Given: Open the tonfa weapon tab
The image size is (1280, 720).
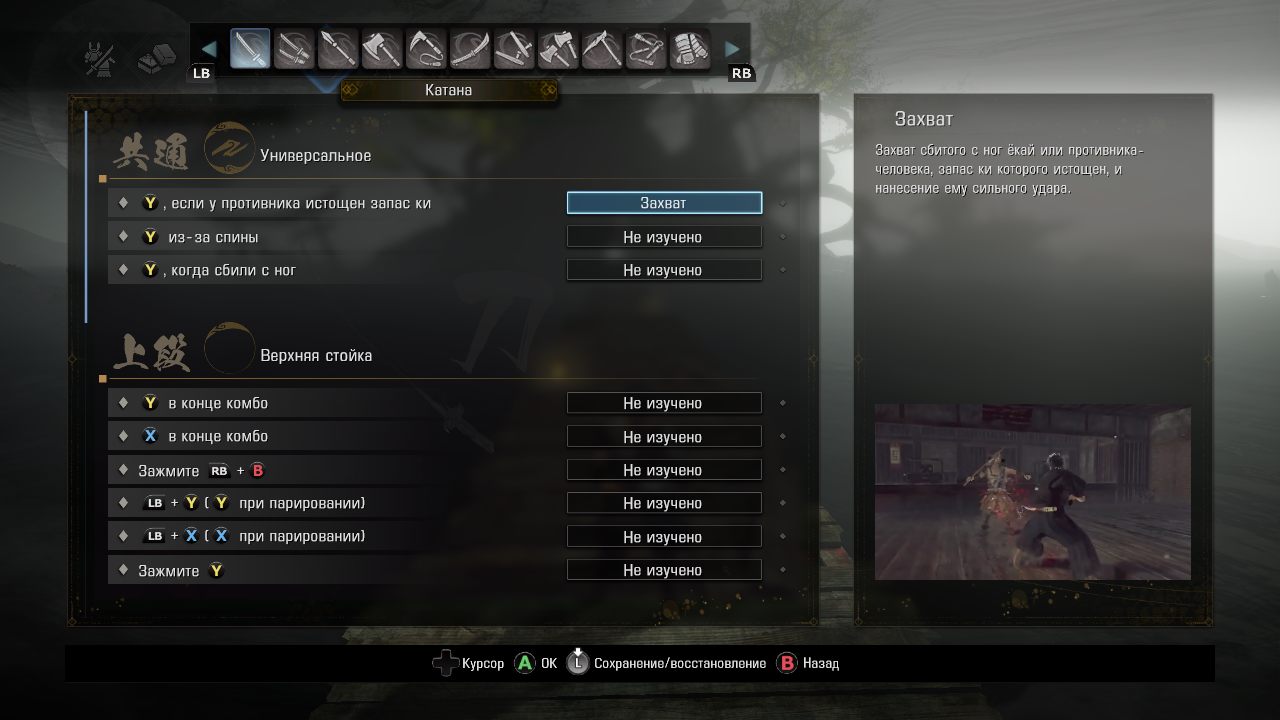Looking at the screenshot, I should pos(514,48).
